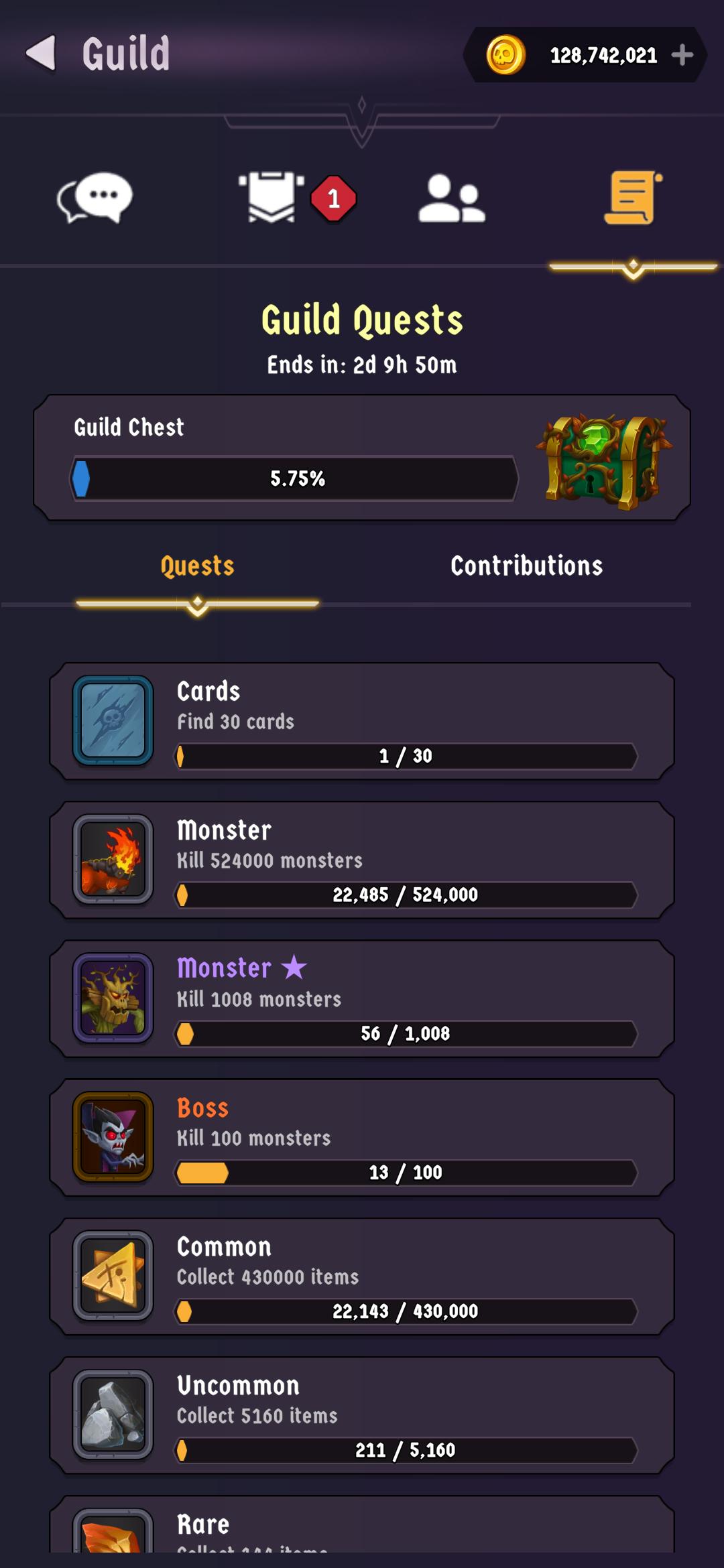Add more gold coins with plus button
The image size is (724, 1568).
pos(682,55)
